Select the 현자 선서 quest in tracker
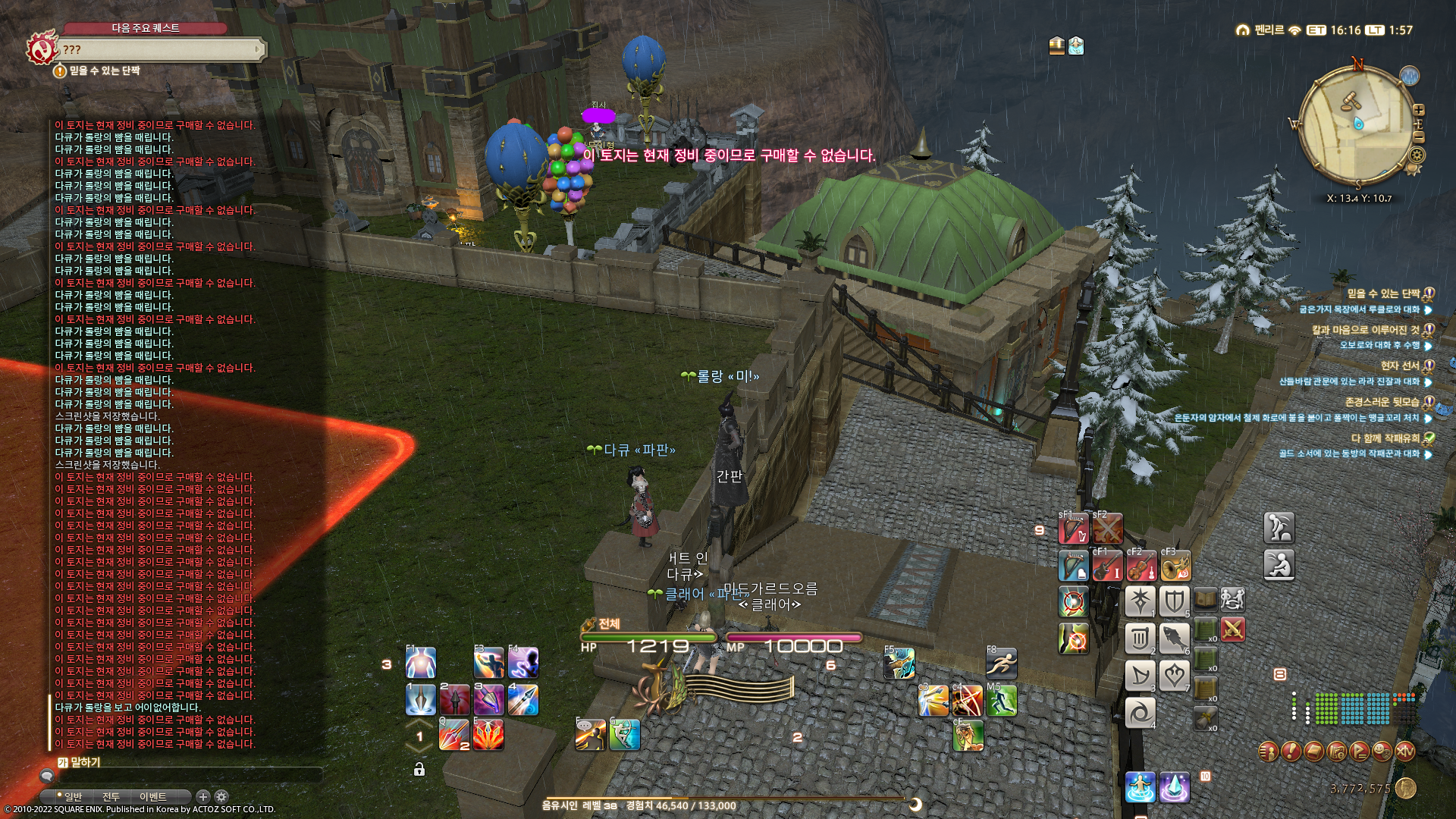The height and width of the screenshot is (819, 1456). 1399,366
